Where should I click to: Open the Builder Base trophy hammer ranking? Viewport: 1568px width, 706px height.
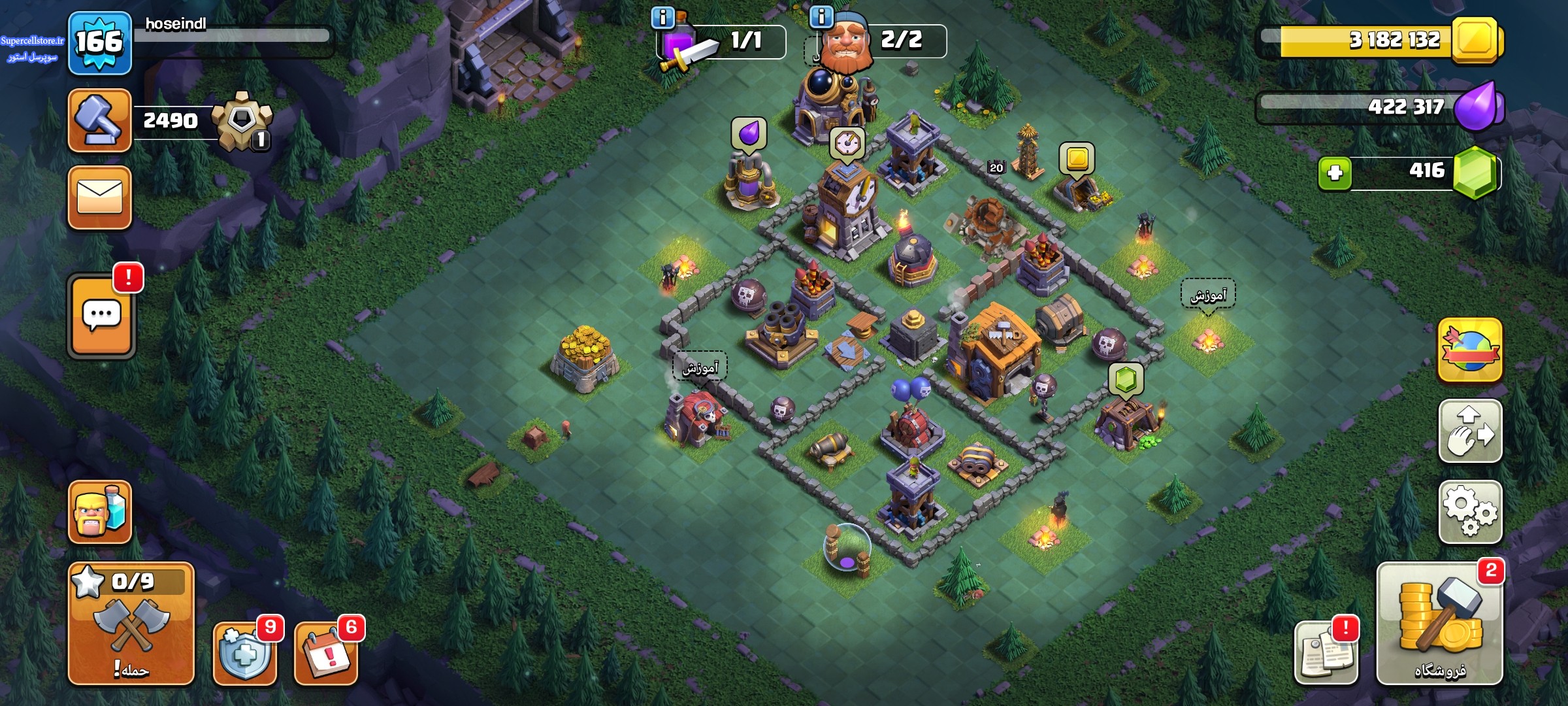click(99, 121)
